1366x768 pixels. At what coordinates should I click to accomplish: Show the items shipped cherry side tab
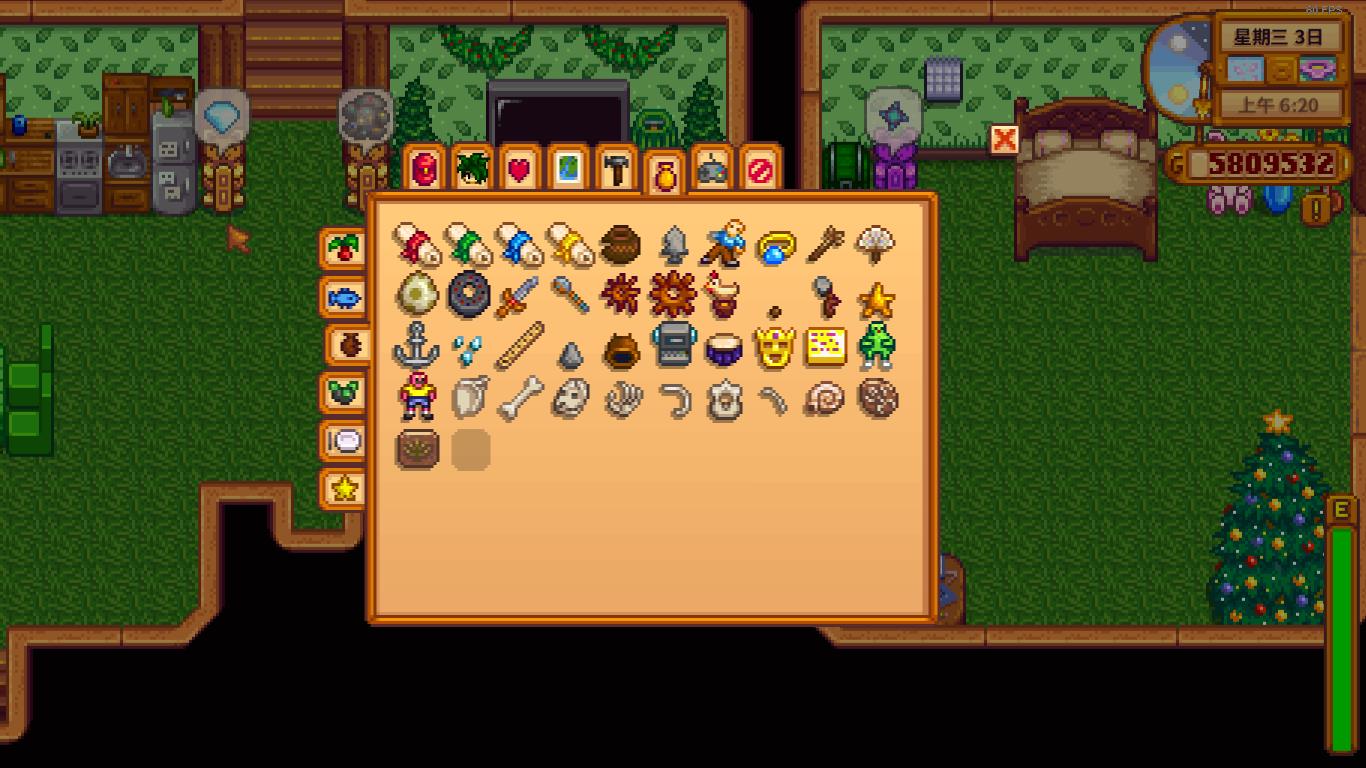343,249
